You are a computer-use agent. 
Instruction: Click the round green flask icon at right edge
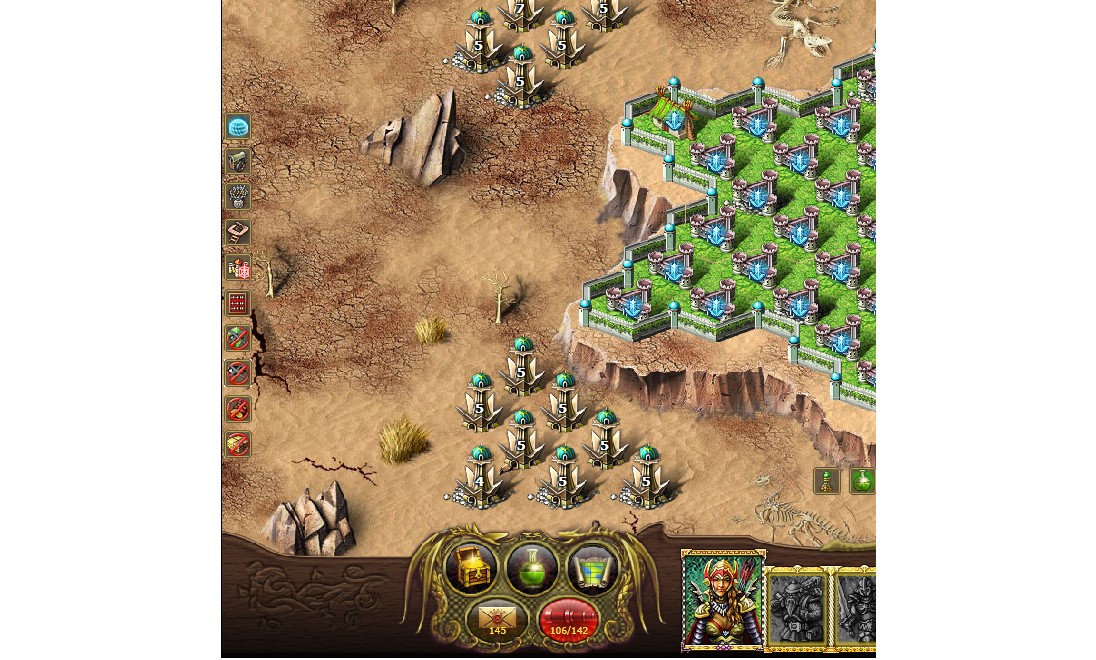[862, 481]
